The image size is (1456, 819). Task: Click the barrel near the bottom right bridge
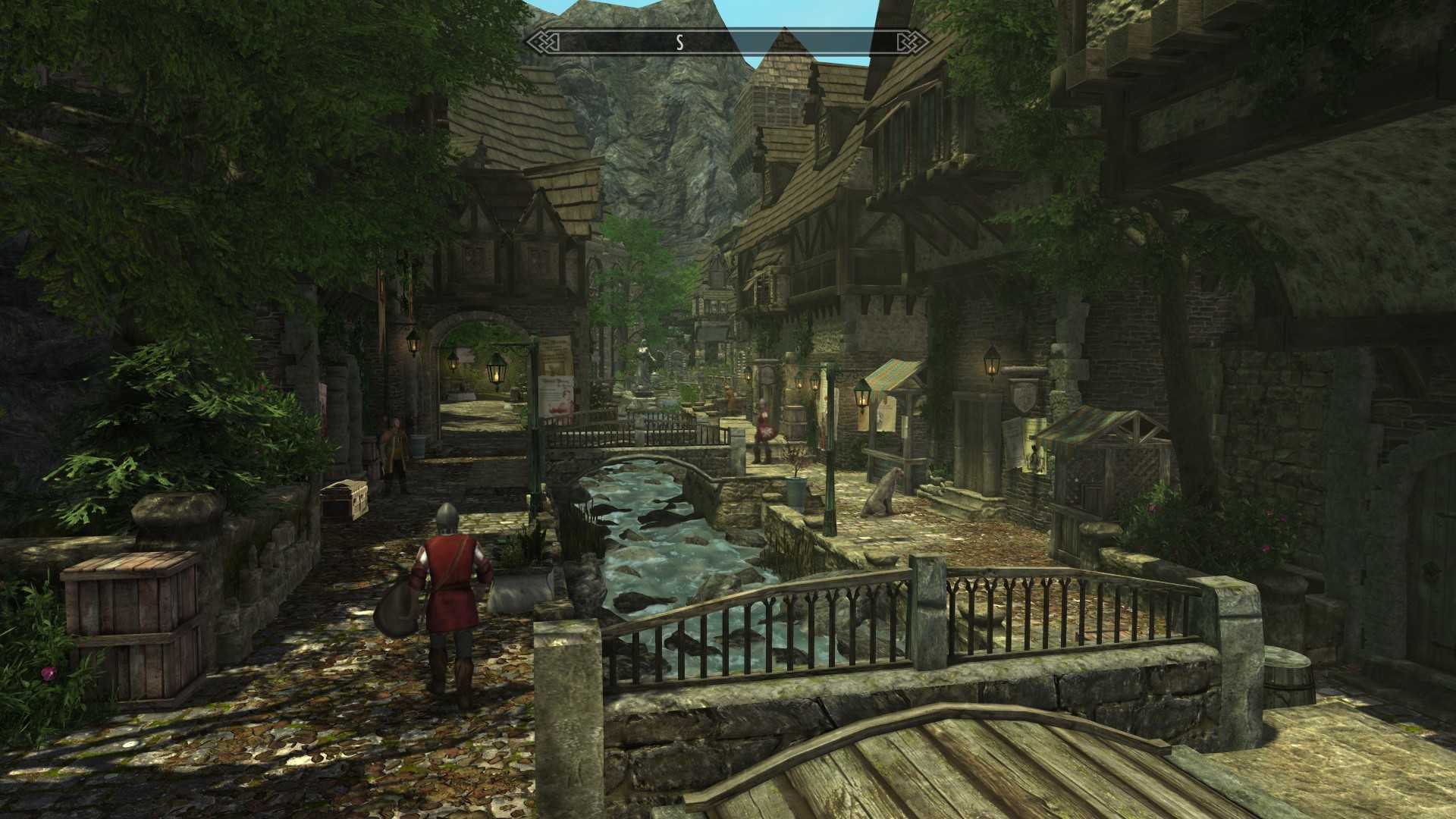(x=1289, y=675)
